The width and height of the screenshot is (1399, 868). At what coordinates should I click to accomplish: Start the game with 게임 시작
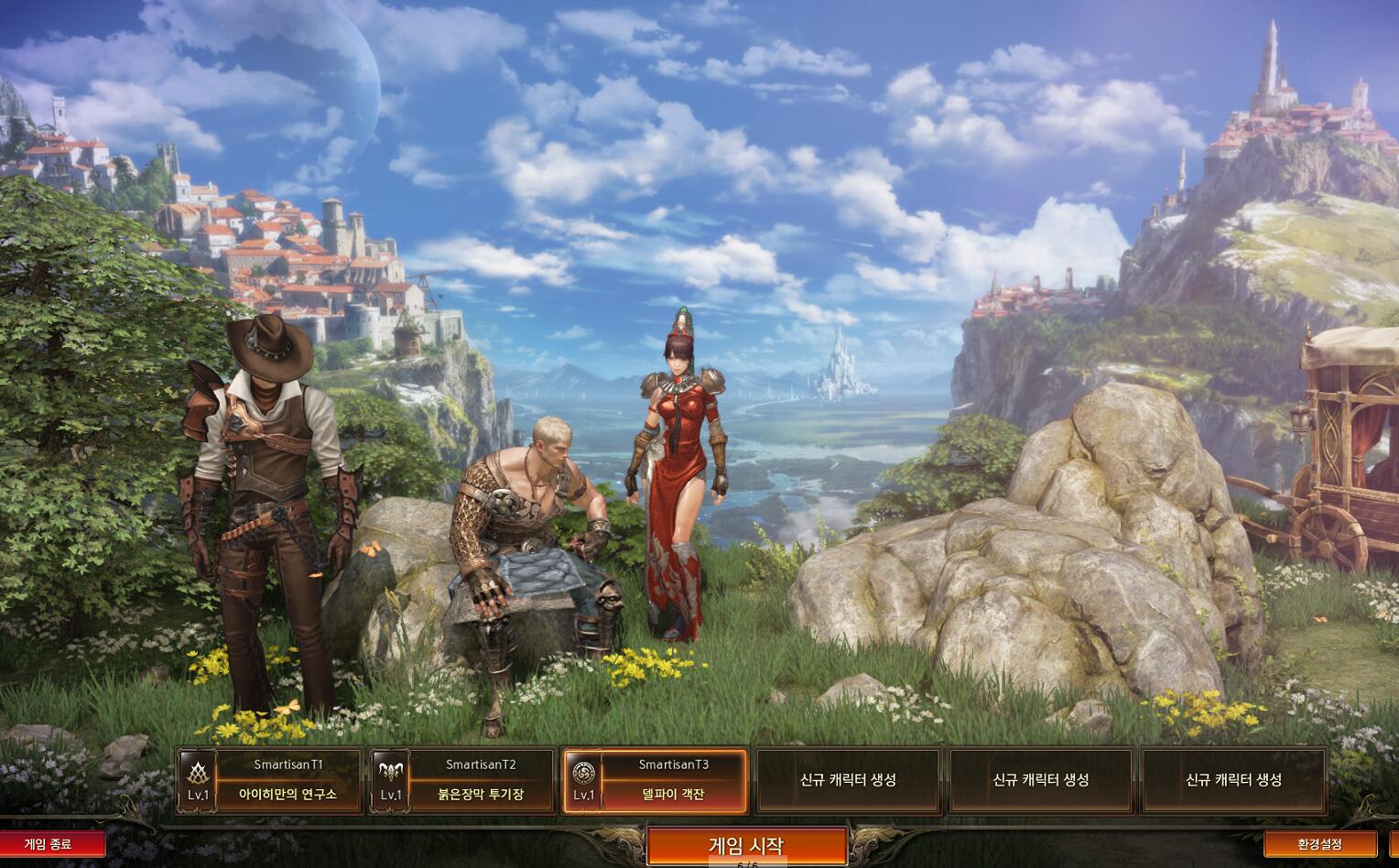coord(746,845)
